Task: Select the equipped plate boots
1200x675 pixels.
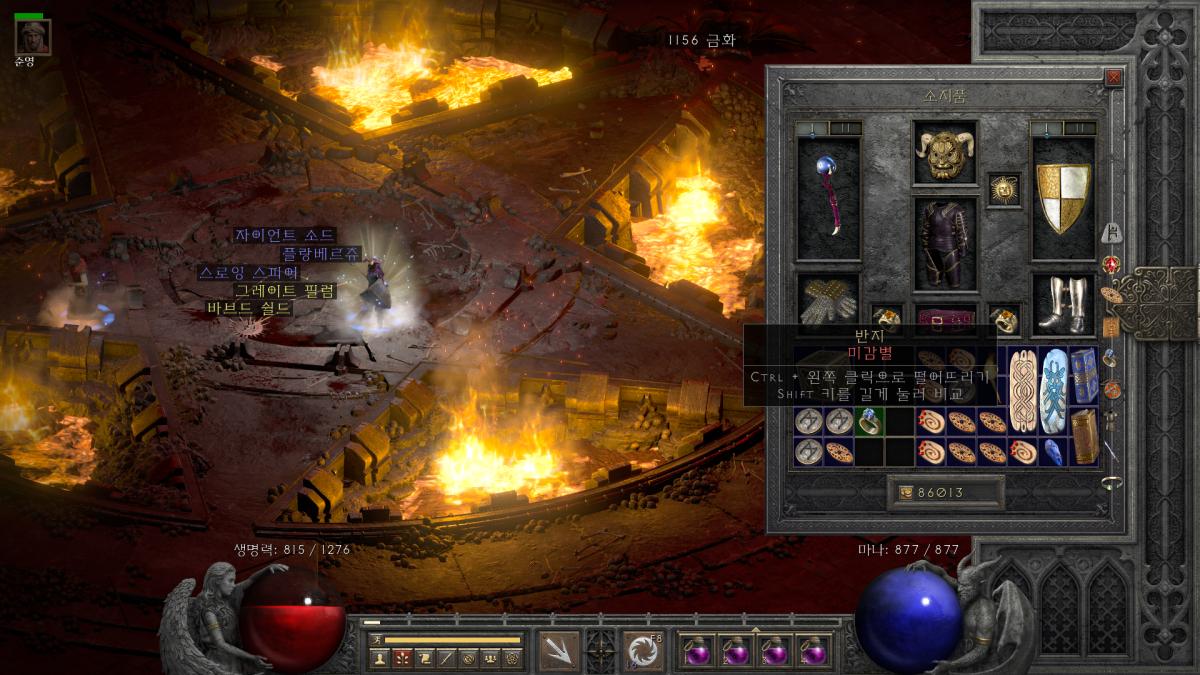Action: pyautogui.click(x=1063, y=303)
